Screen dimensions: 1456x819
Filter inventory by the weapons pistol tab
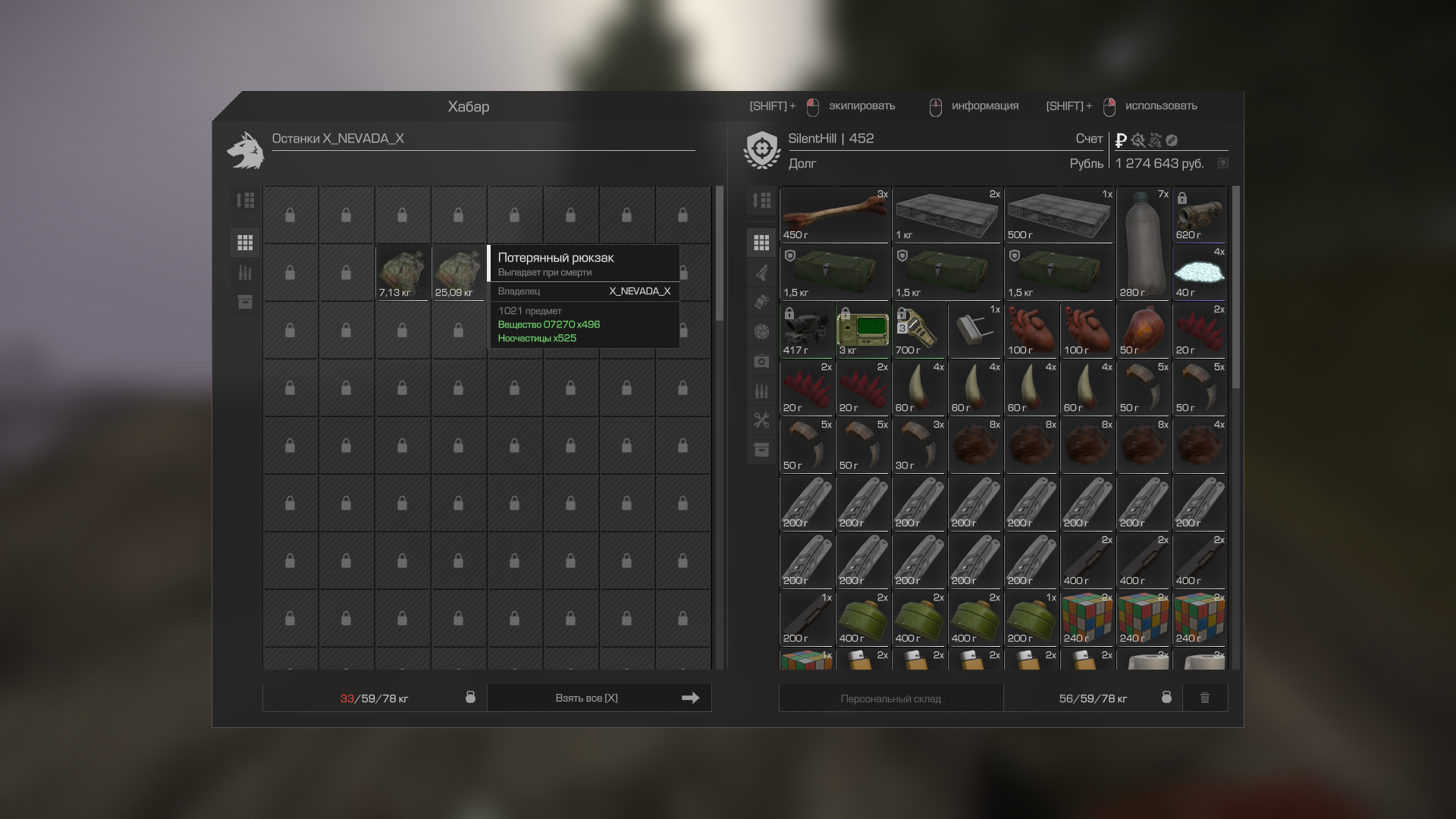point(761,272)
